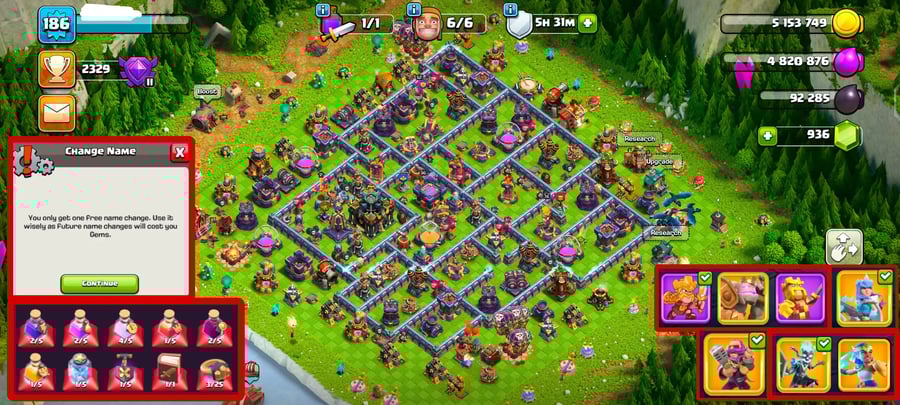Screen dimensions: 900x405
Task: Add gems with the green plus button
Action: pos(768,136)
